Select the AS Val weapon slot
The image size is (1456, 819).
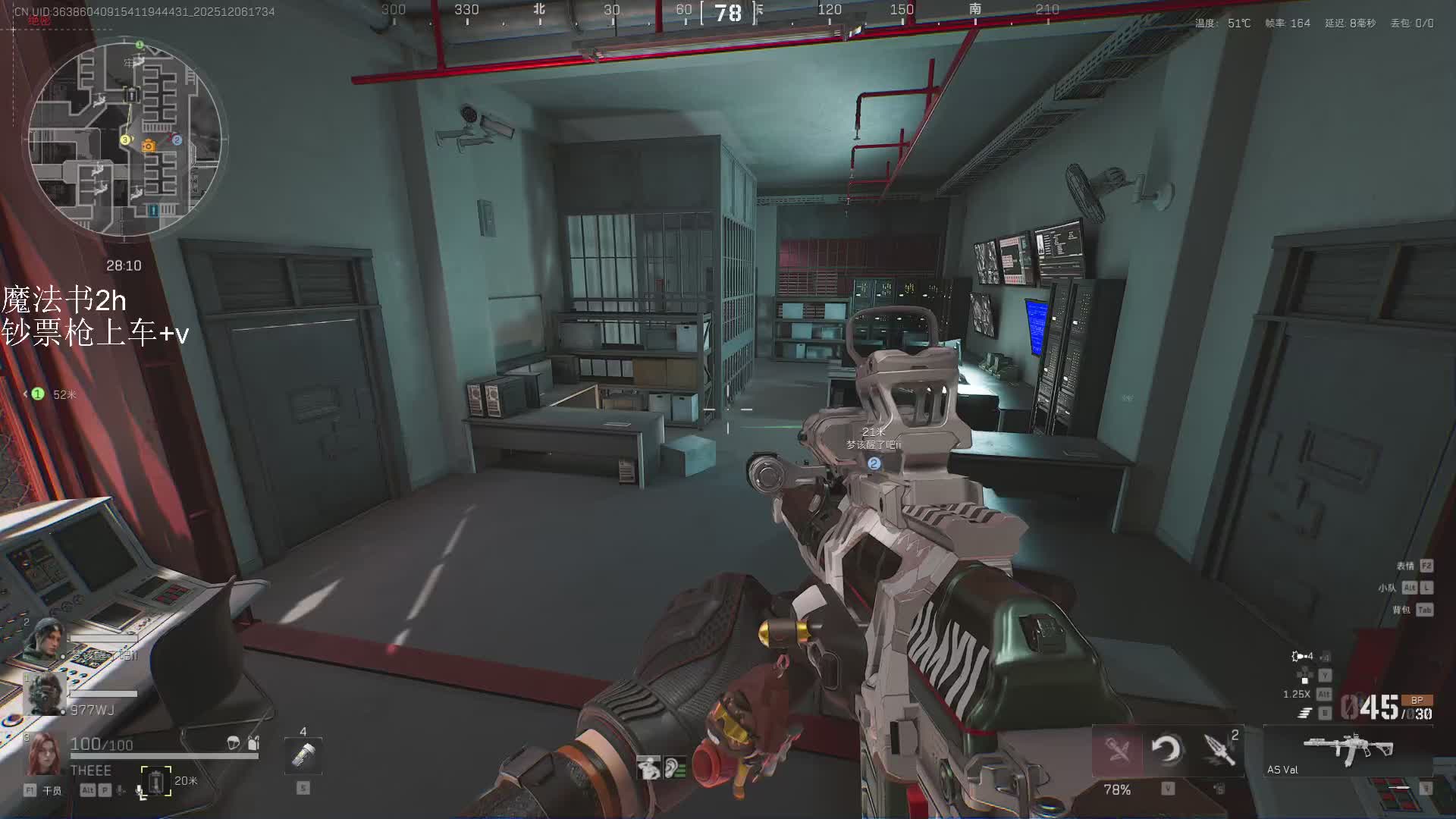tap(1348, 751)
